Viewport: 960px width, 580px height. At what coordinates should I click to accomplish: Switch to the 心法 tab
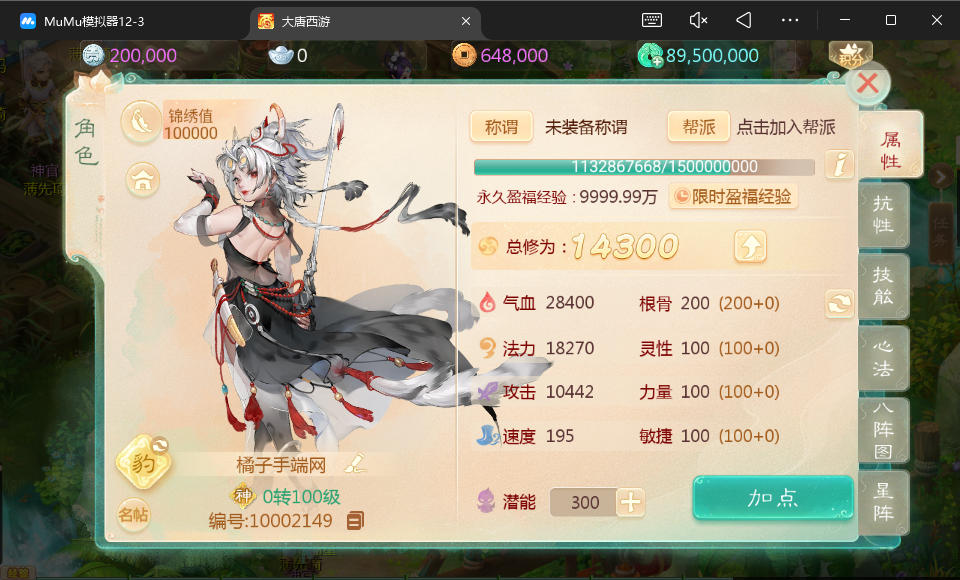click(884, 357)
